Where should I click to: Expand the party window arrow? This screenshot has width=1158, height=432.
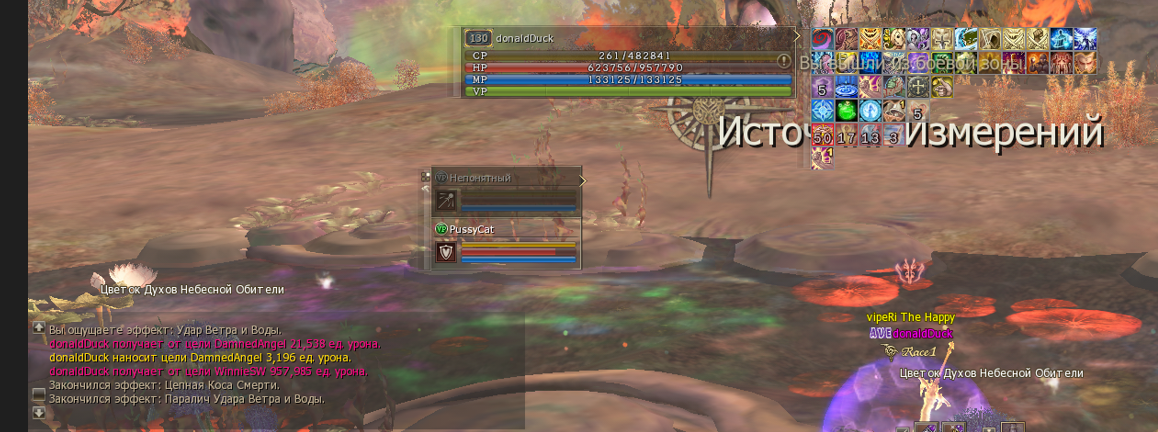click(581, 180)
